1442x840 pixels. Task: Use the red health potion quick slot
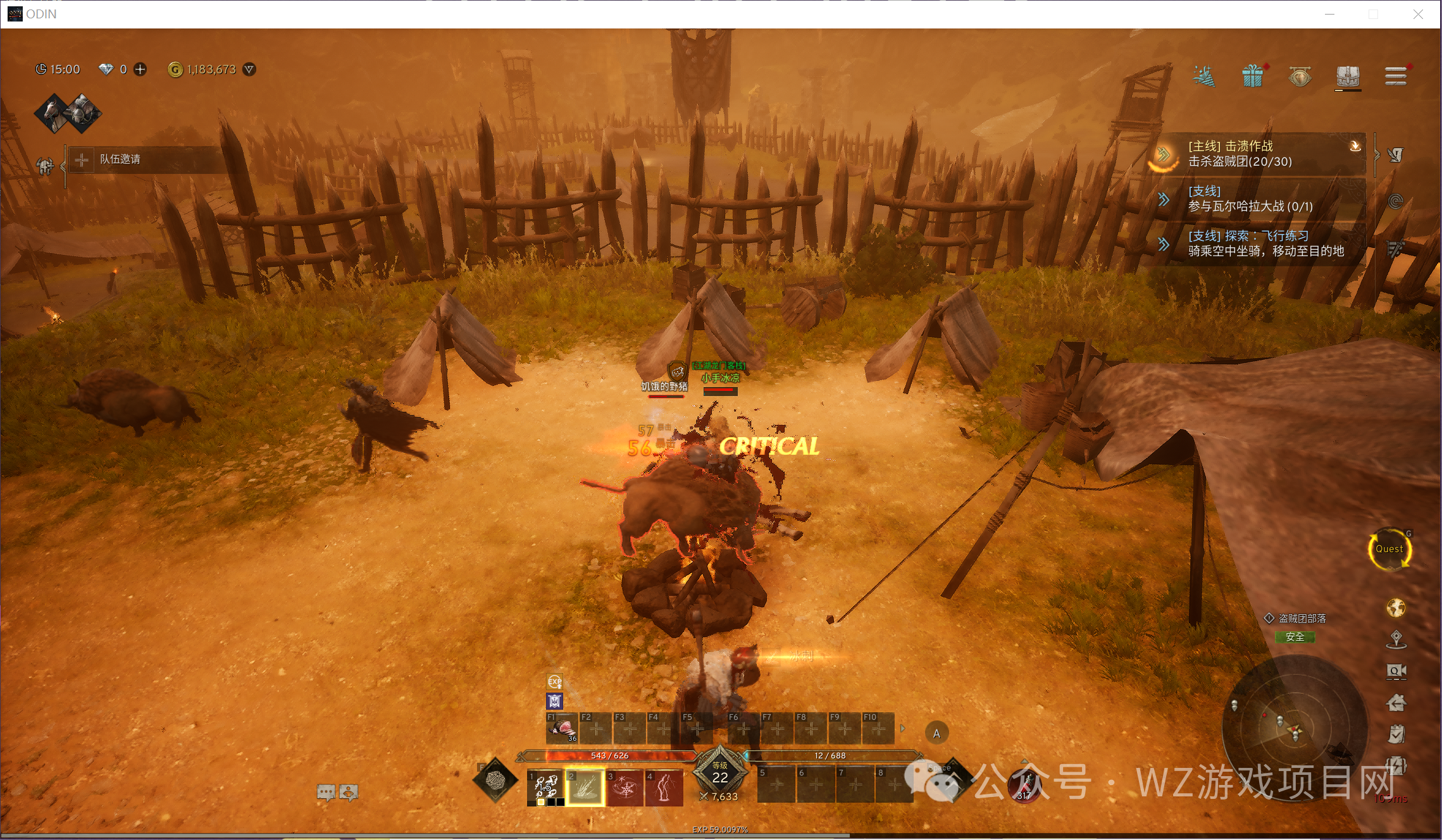[1024, 786]
